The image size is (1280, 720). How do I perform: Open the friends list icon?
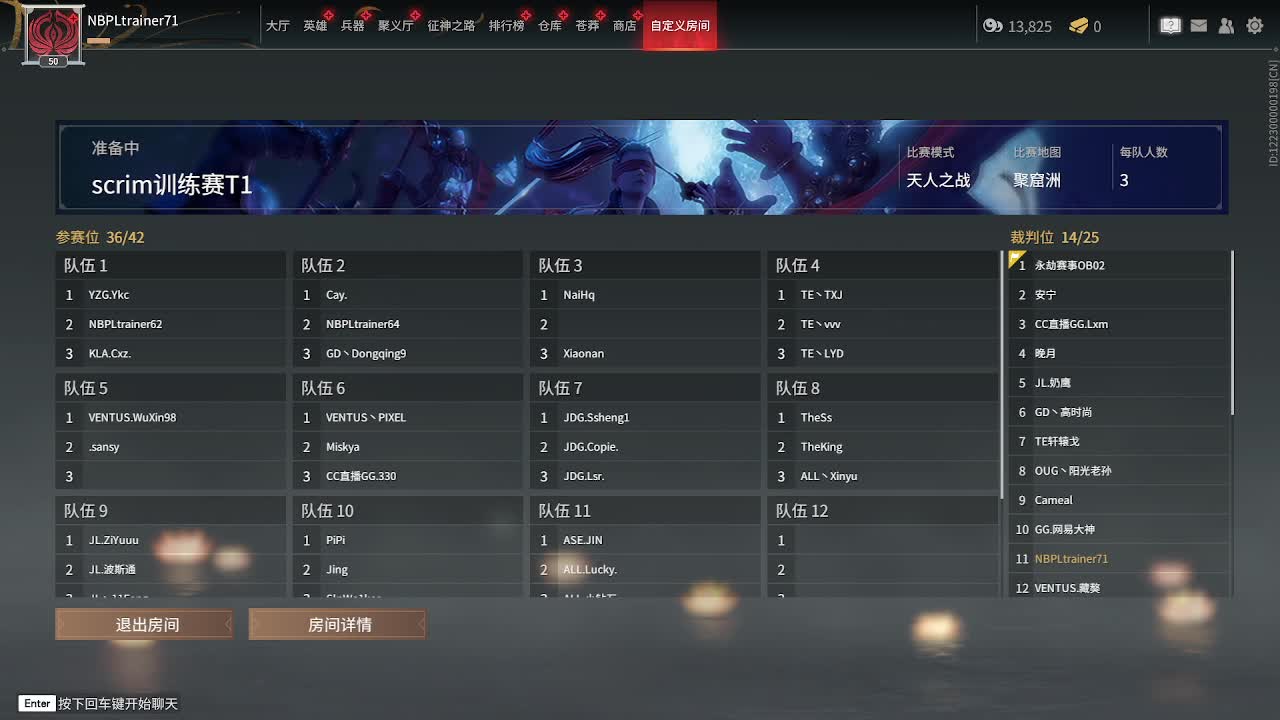[x=1226, y=25]
